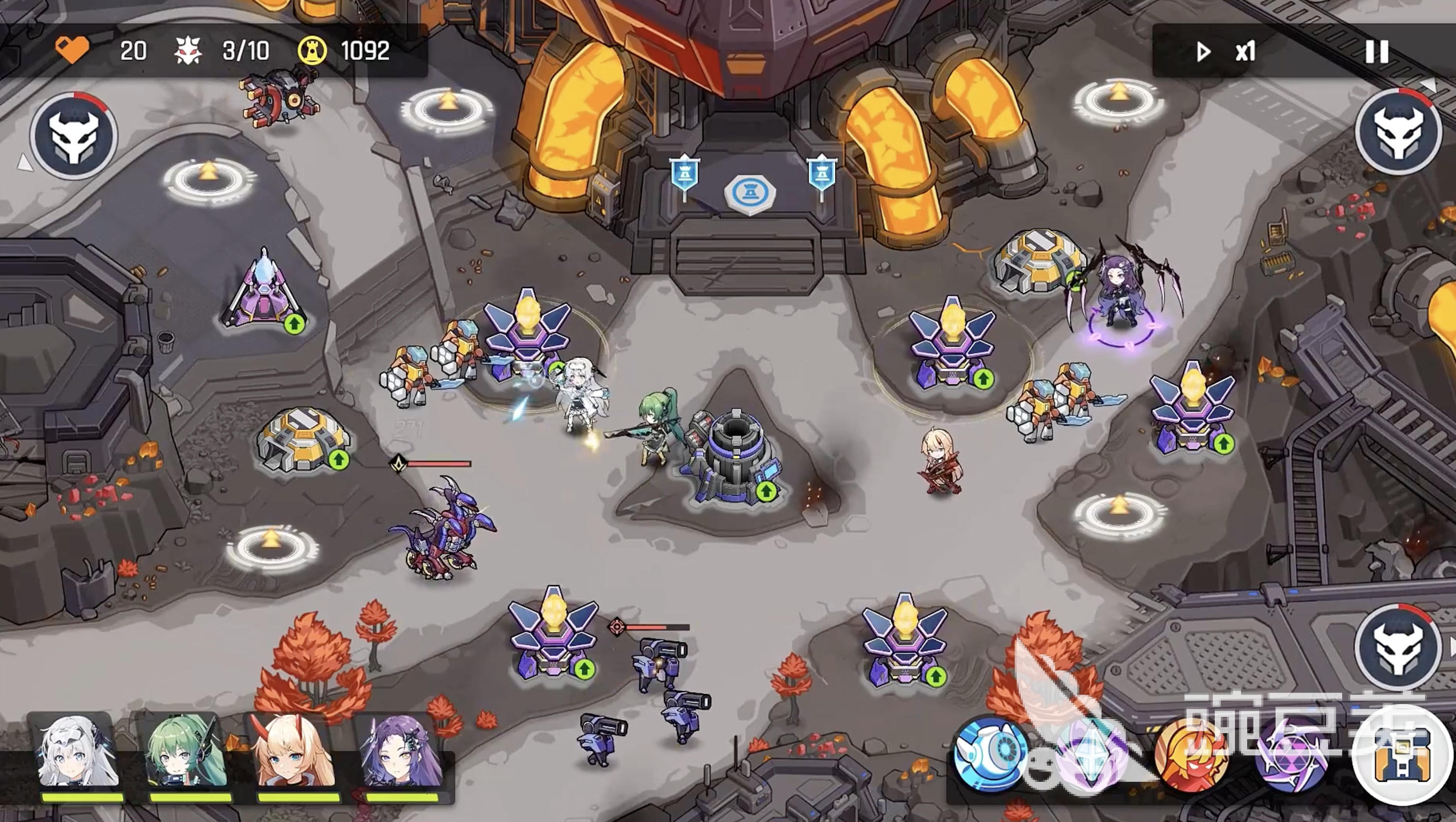1456x822 pixels.
Task: Select the white-haired hero portrait
Action: 77,753
